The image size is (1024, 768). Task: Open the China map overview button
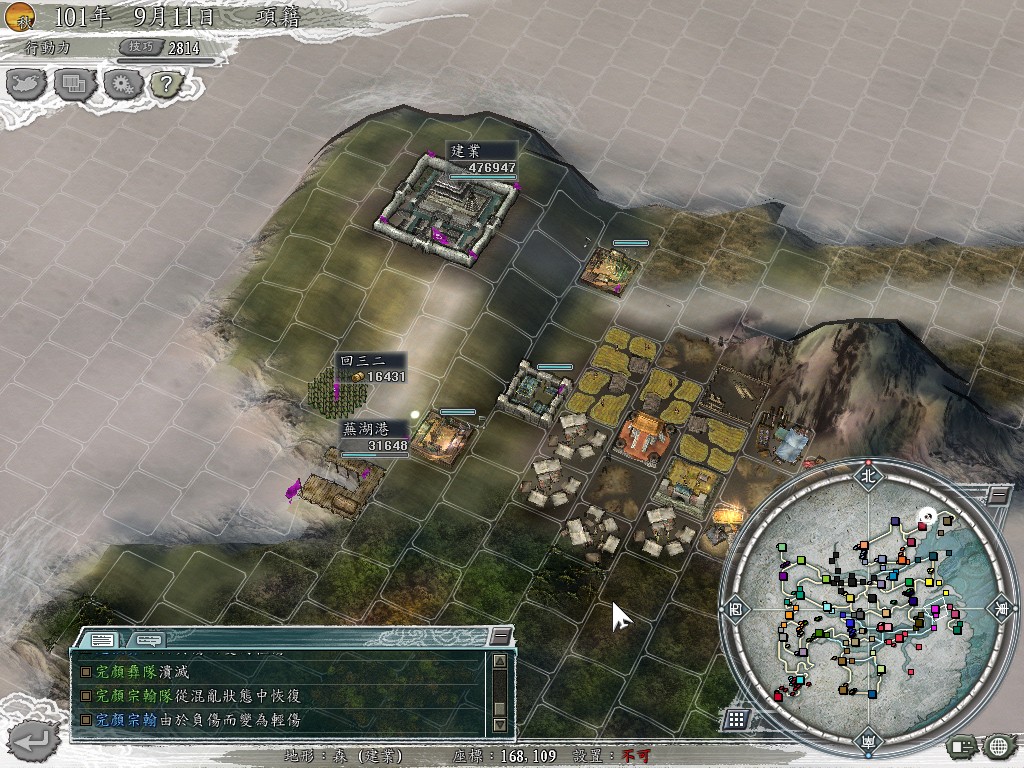click(28, 84)
